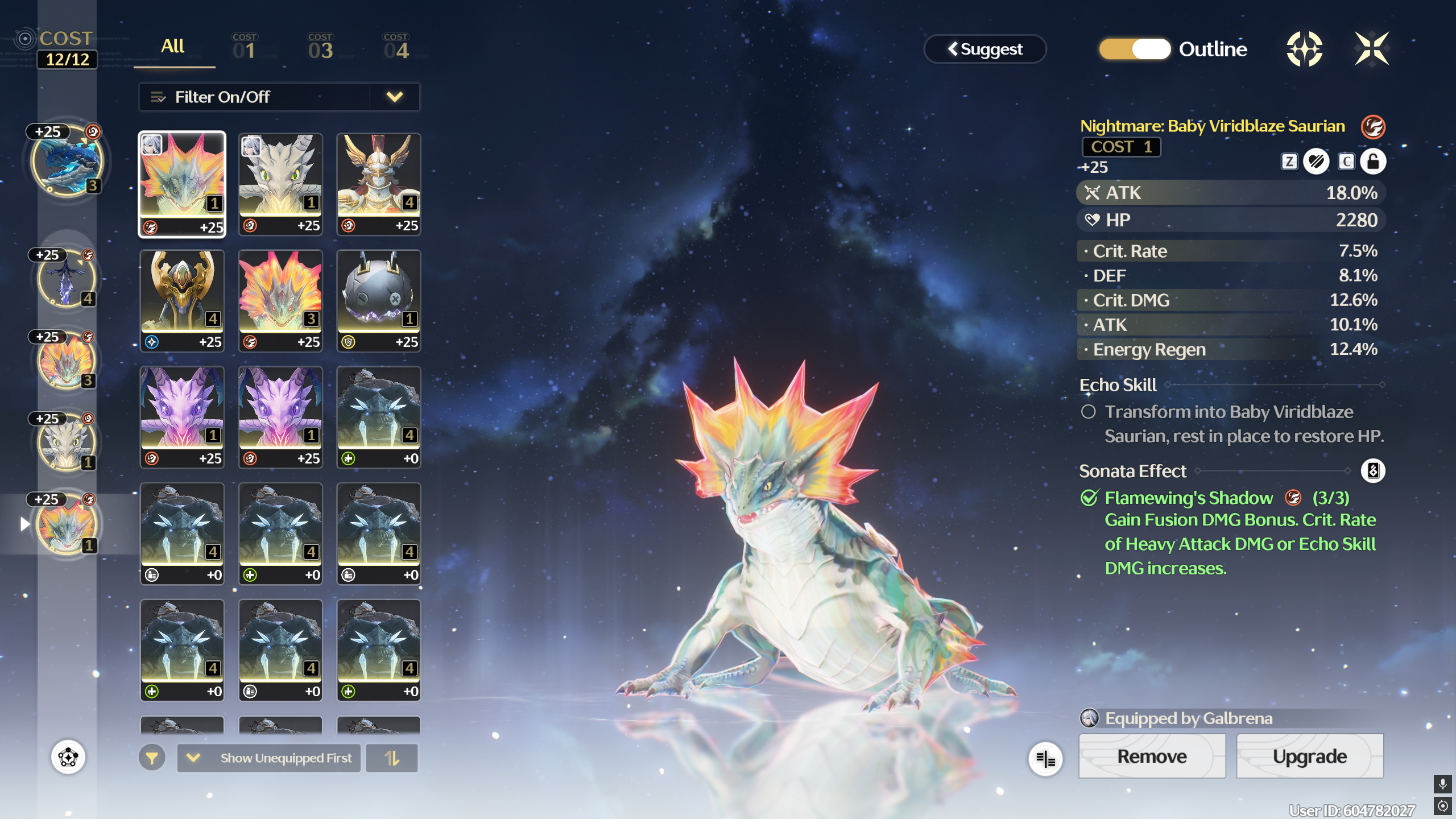Open the Suggest echo options
The height and width of the screenshot is (819, 1456).
click(985, 49)
